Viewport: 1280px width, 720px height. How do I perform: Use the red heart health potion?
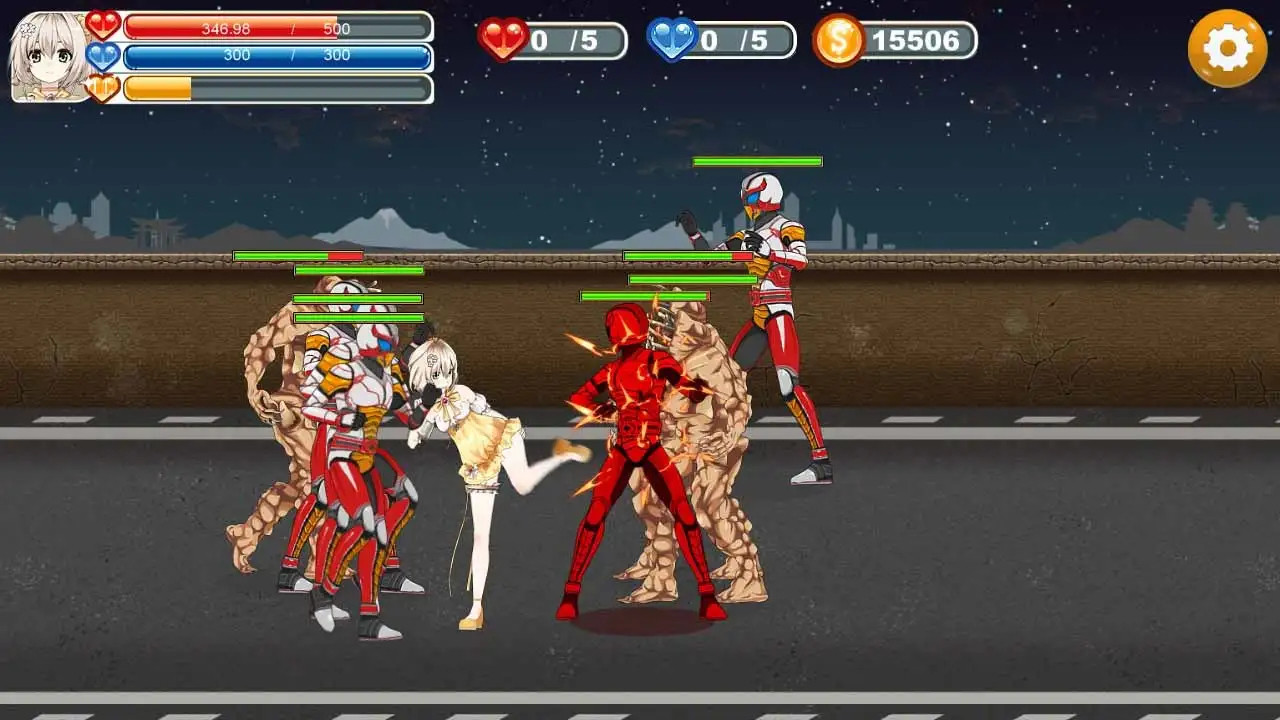[x=504, y=40]
